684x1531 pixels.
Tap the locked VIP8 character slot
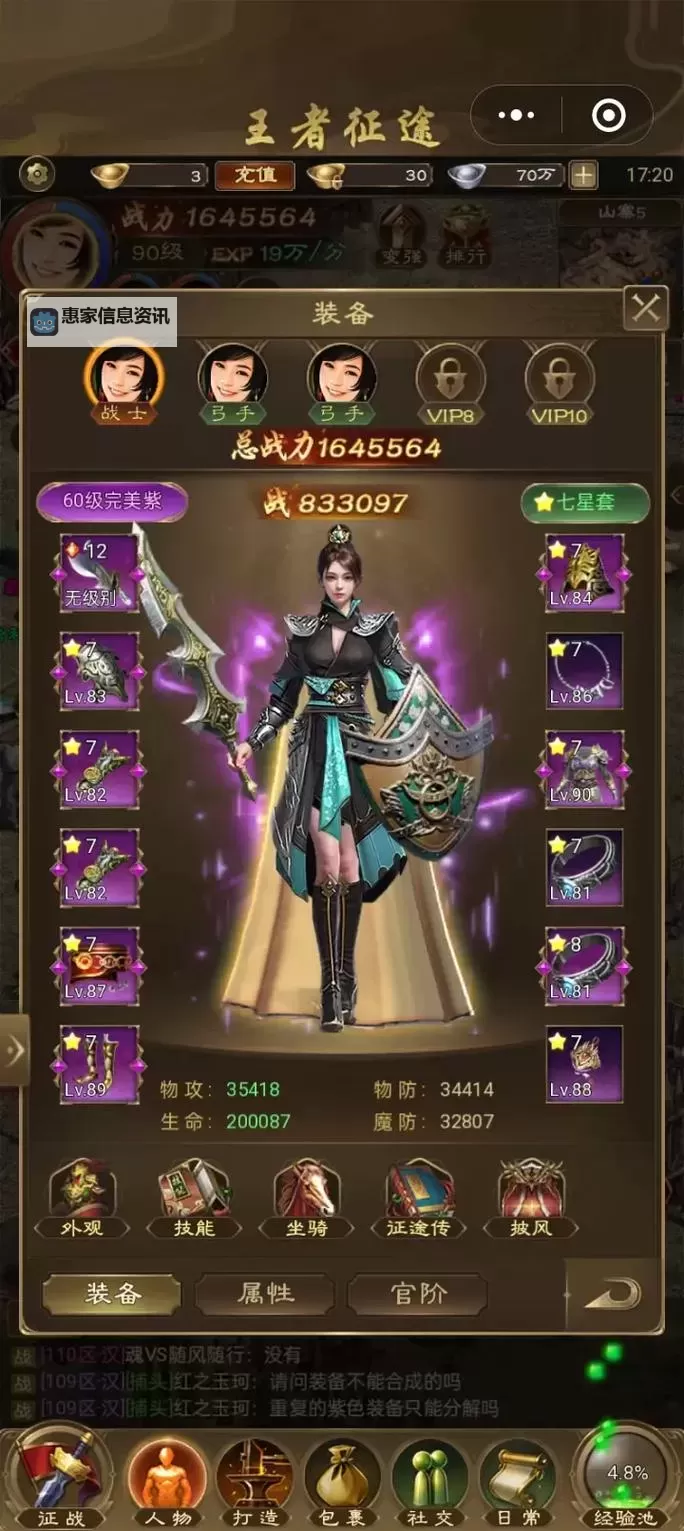tap(449, 380)
